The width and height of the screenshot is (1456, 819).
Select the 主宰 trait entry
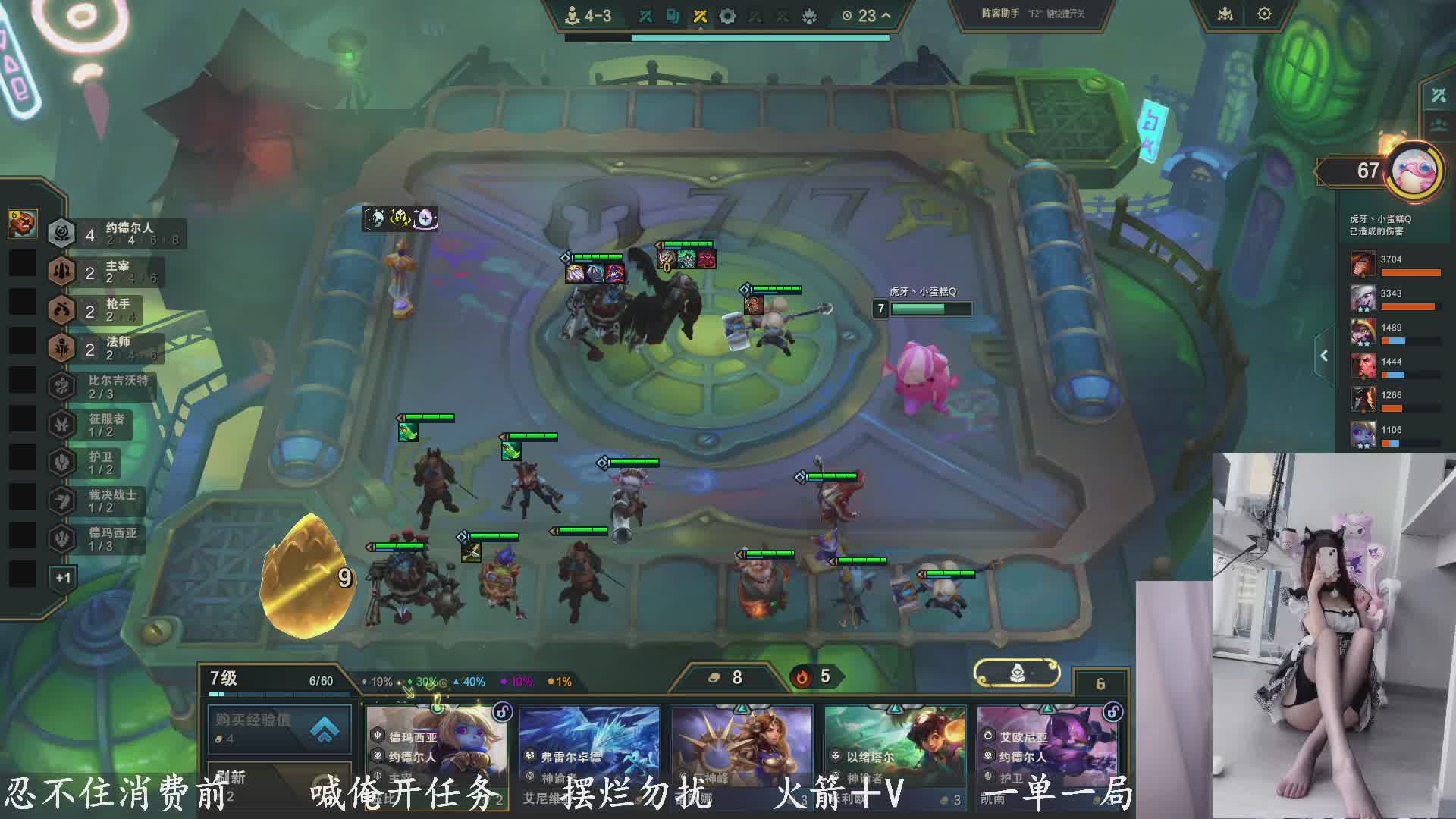[x=106, y=271]
